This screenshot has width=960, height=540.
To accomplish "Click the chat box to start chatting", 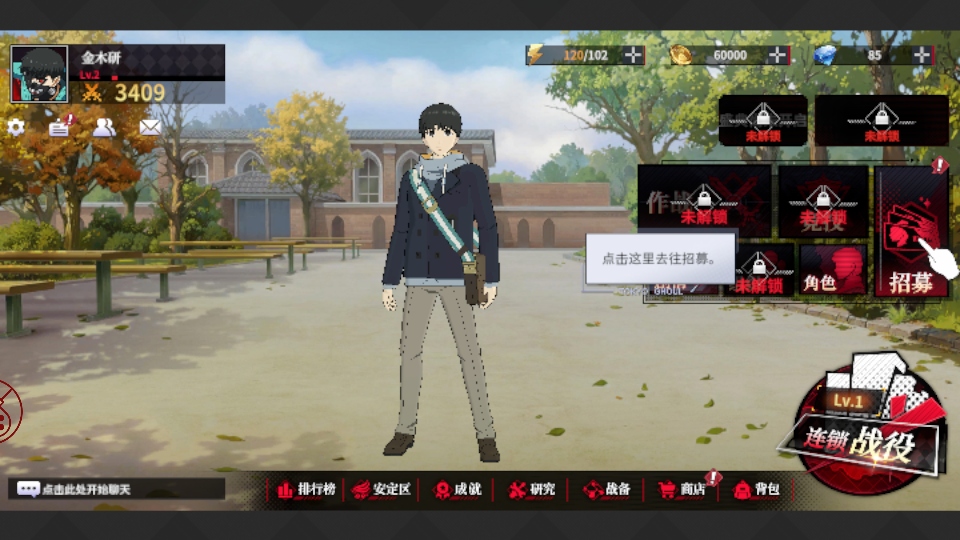I will [118, 489].
